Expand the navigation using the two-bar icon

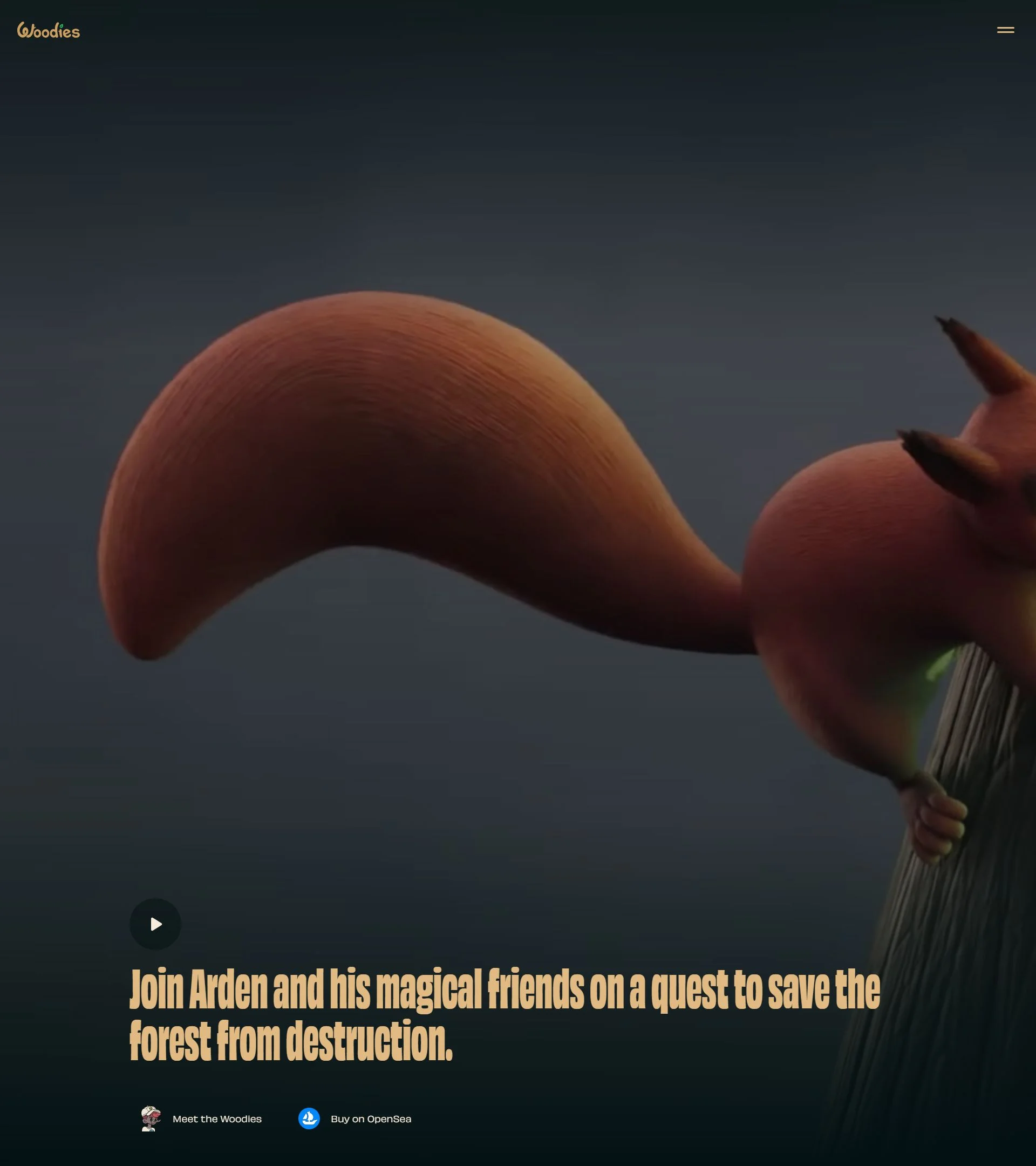(1006, 31)
